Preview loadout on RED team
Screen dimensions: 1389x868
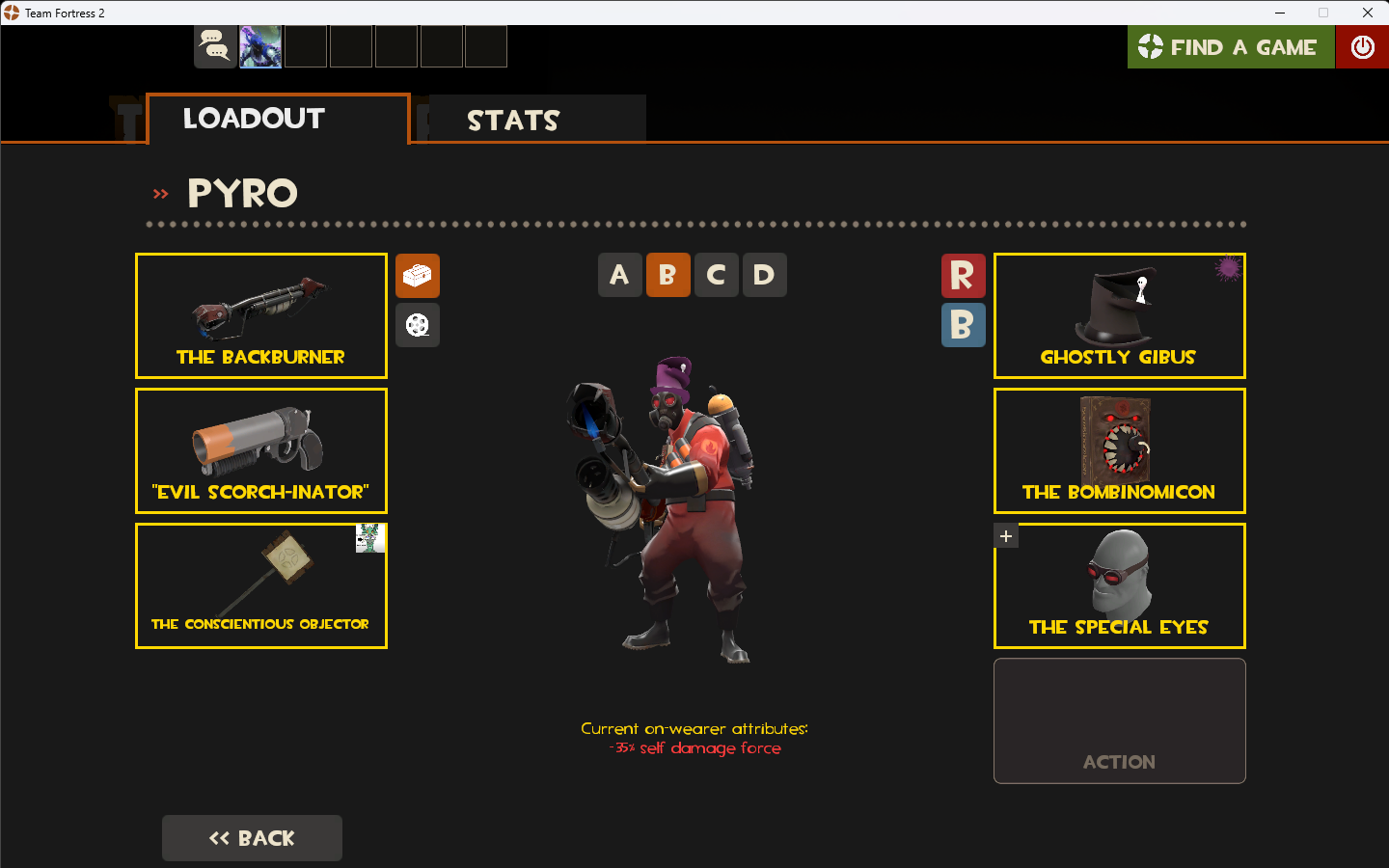click(x=963, y=276)
